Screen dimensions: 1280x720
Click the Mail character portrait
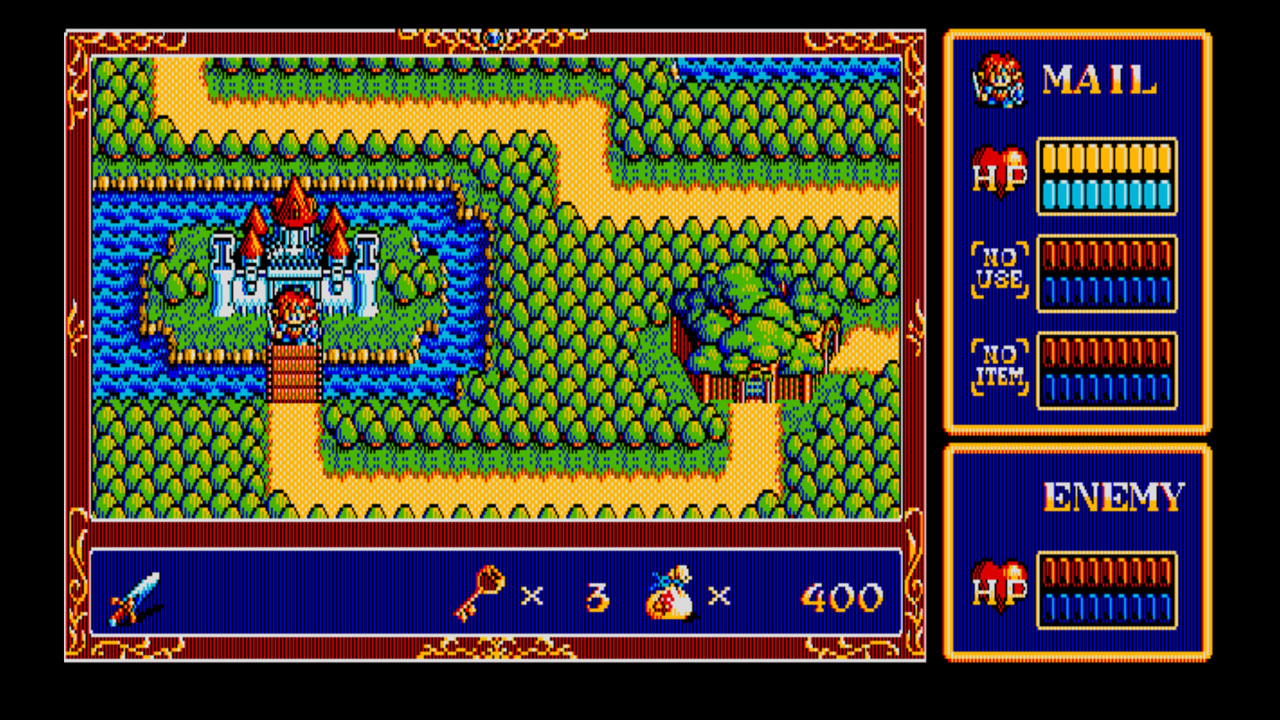pos(998,80)
